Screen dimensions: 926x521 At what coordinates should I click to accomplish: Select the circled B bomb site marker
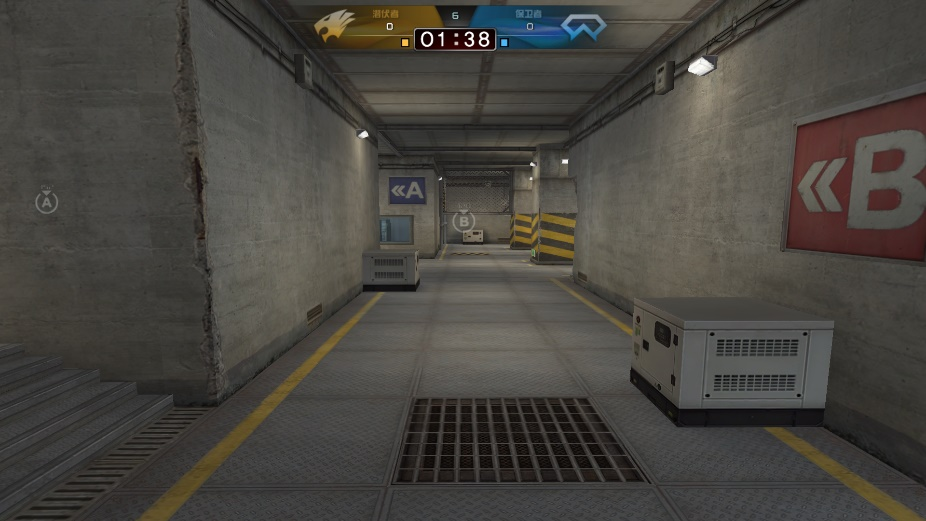[x=464, y=221]
